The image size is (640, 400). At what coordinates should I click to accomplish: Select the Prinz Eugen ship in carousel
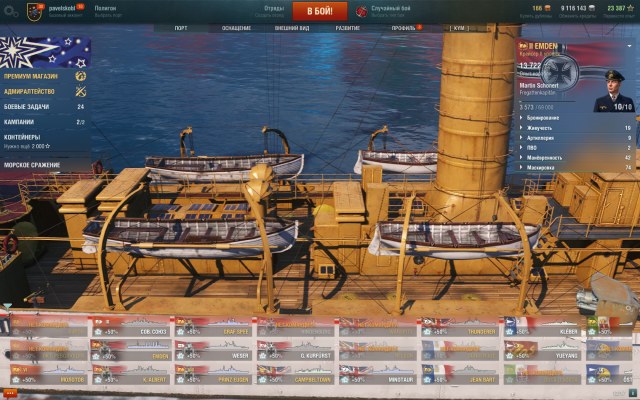(213, 376)
